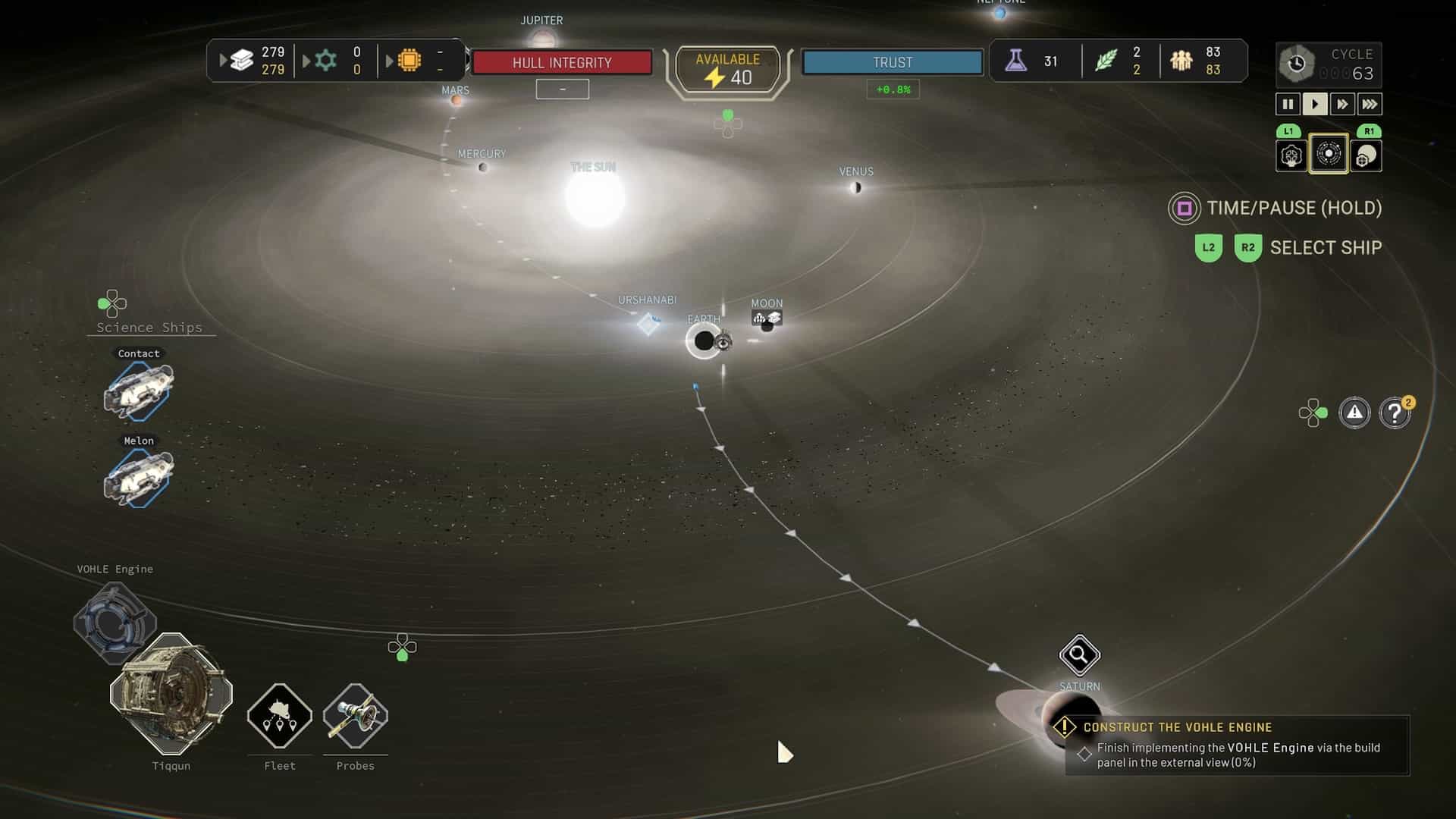Pause the game with the pause button
The width and height of the screenshot is (1456, 819).
tap(1288, 104)
